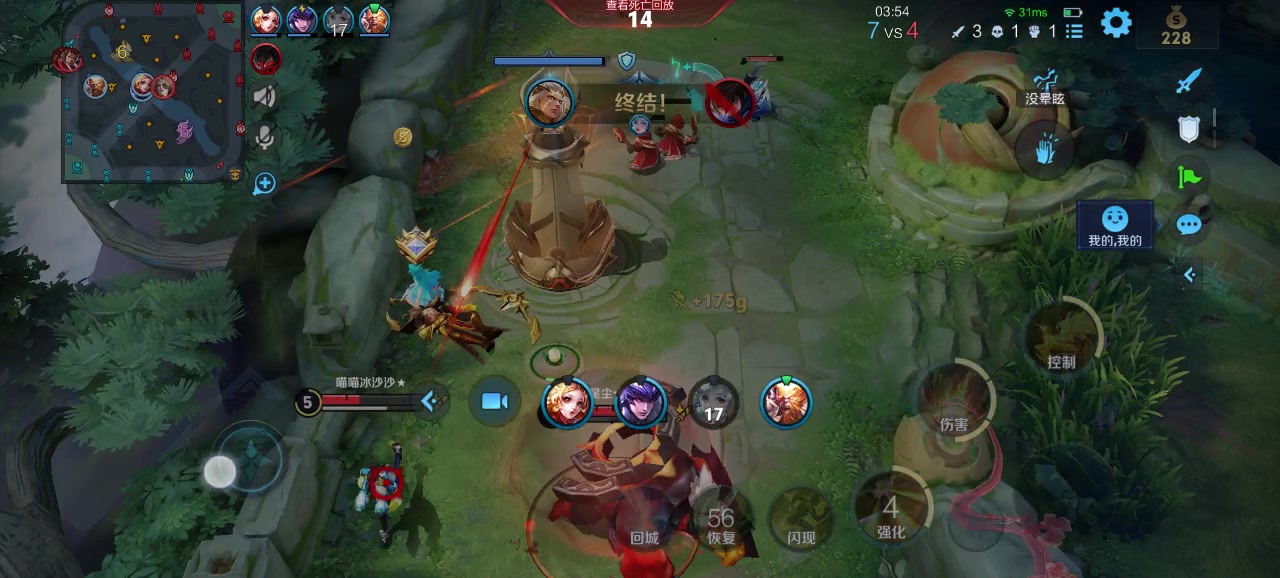The height and width of the screenshot is (578, 1280).
Task: Use the 恢复 heal skill
Action: pos(721,520)
